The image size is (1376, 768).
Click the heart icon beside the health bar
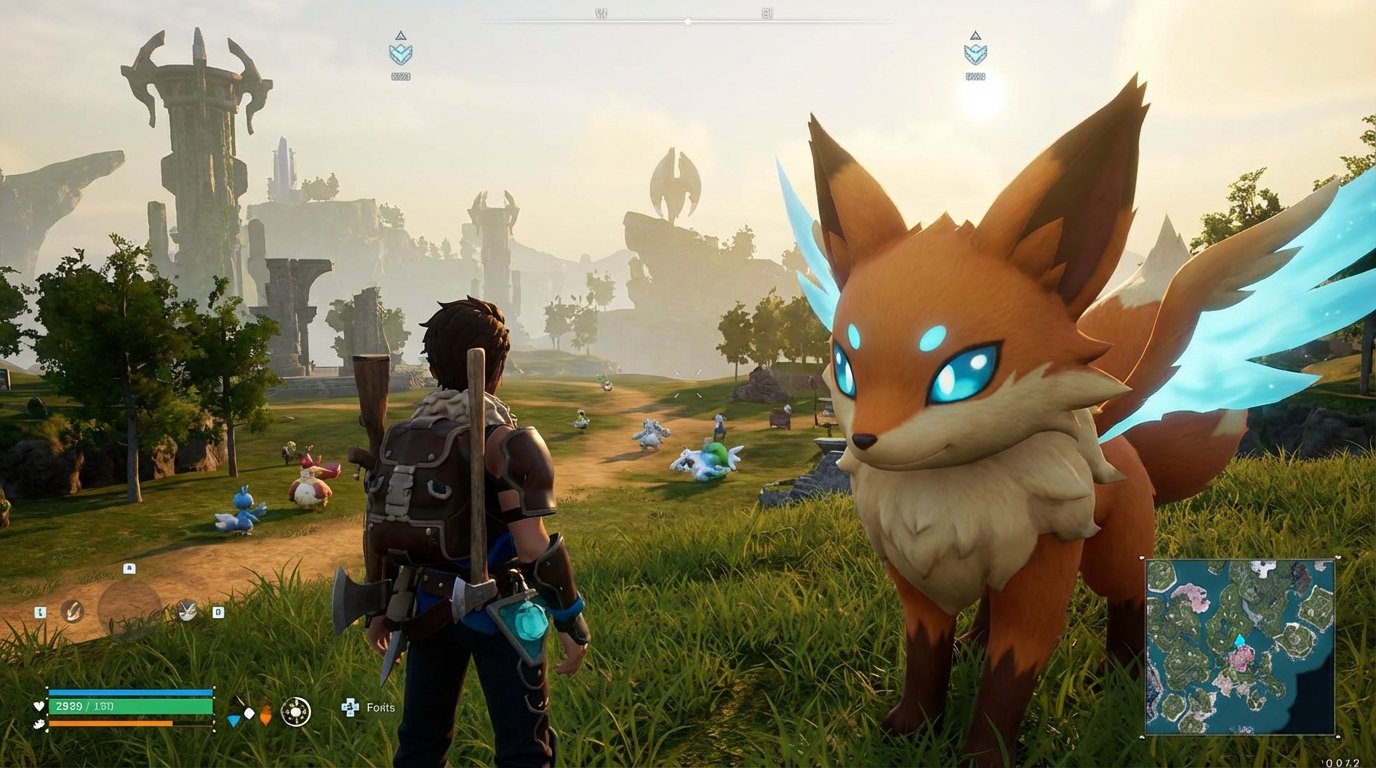point(38,707)
